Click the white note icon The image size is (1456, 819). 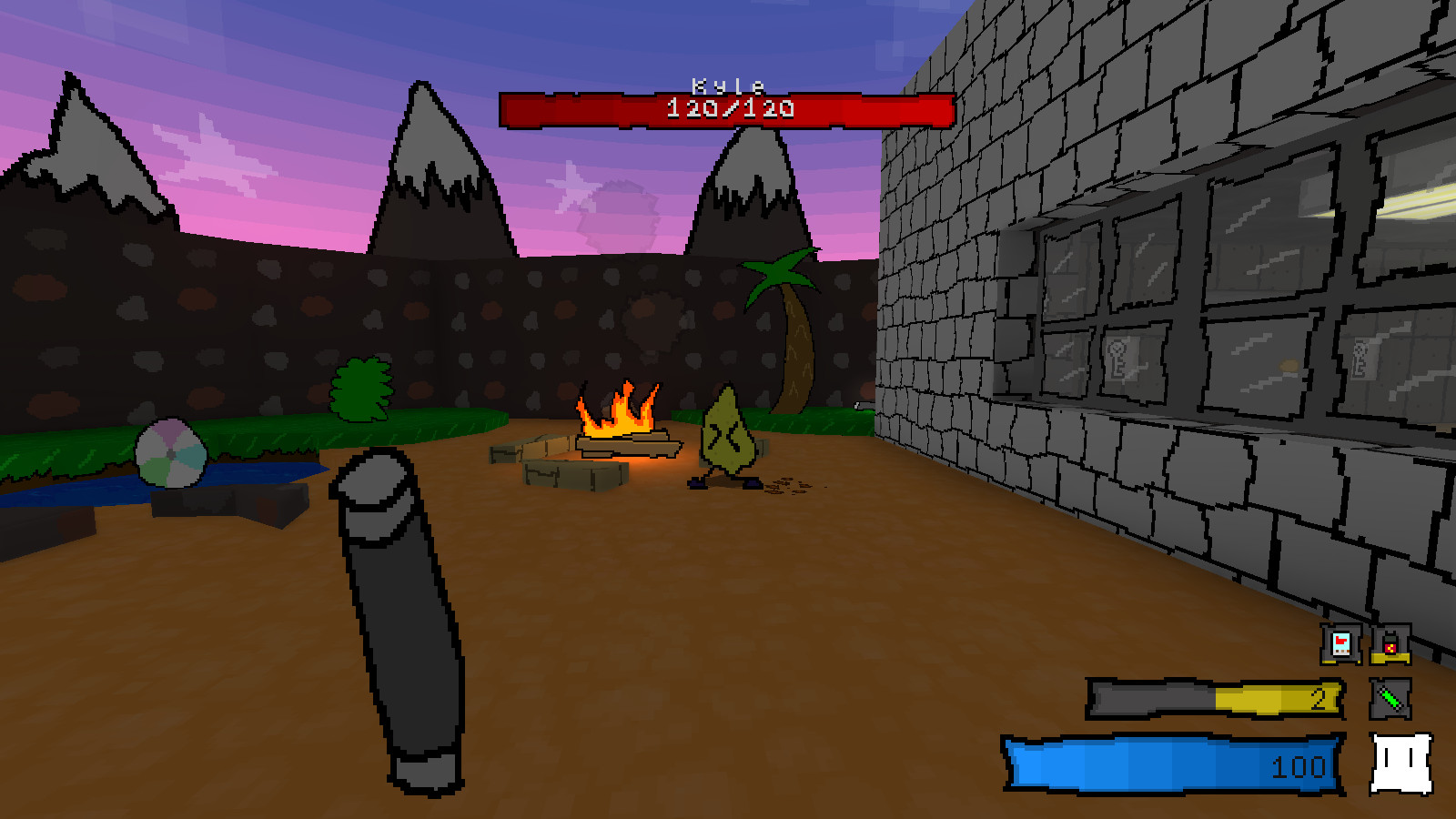pyautogui.click(x=1400, y=764)
